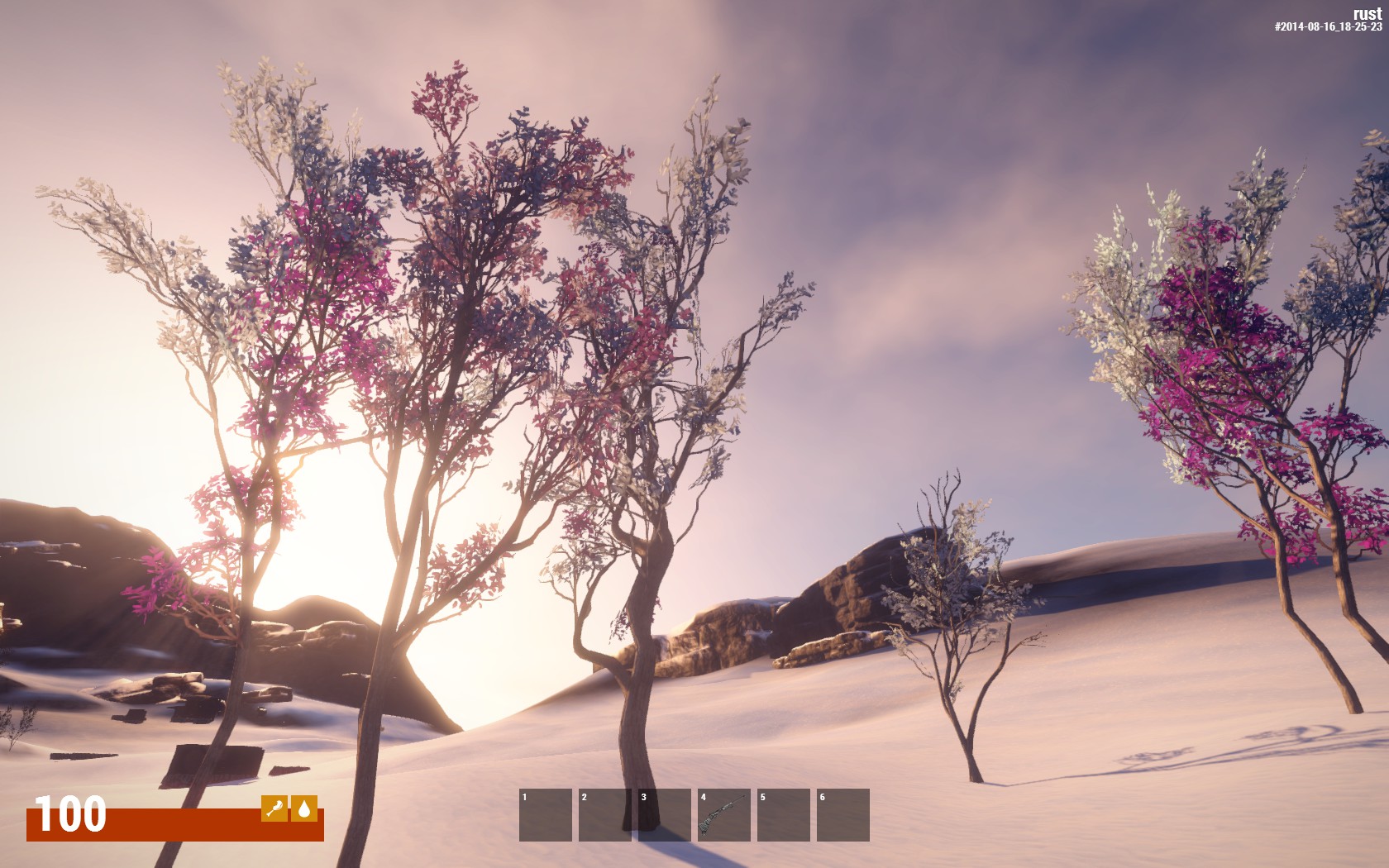The image size is (1389, 868).
Task: Click the hunger drumstick status icon
Action: [274, 808]
